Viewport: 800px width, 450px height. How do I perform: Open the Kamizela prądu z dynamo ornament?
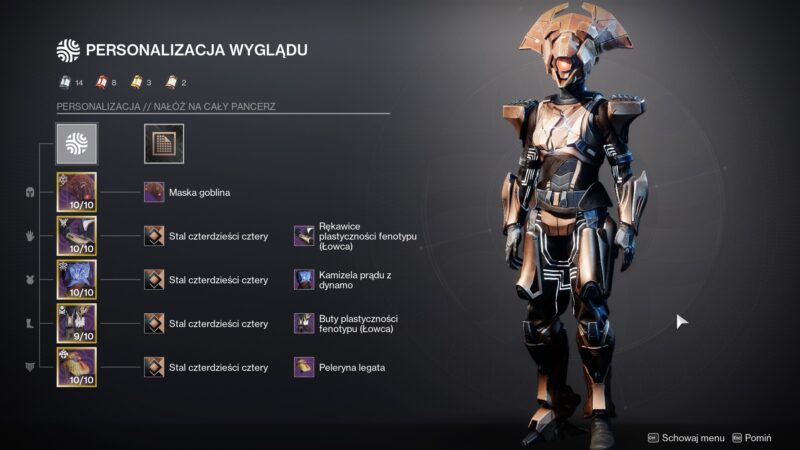304,279
